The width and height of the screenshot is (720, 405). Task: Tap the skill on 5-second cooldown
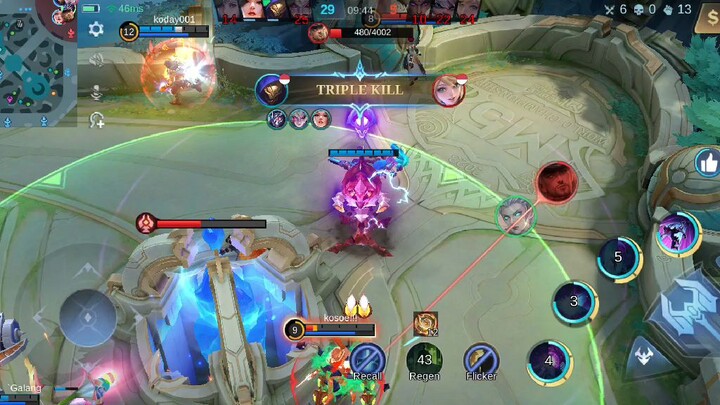pos(618,258)
